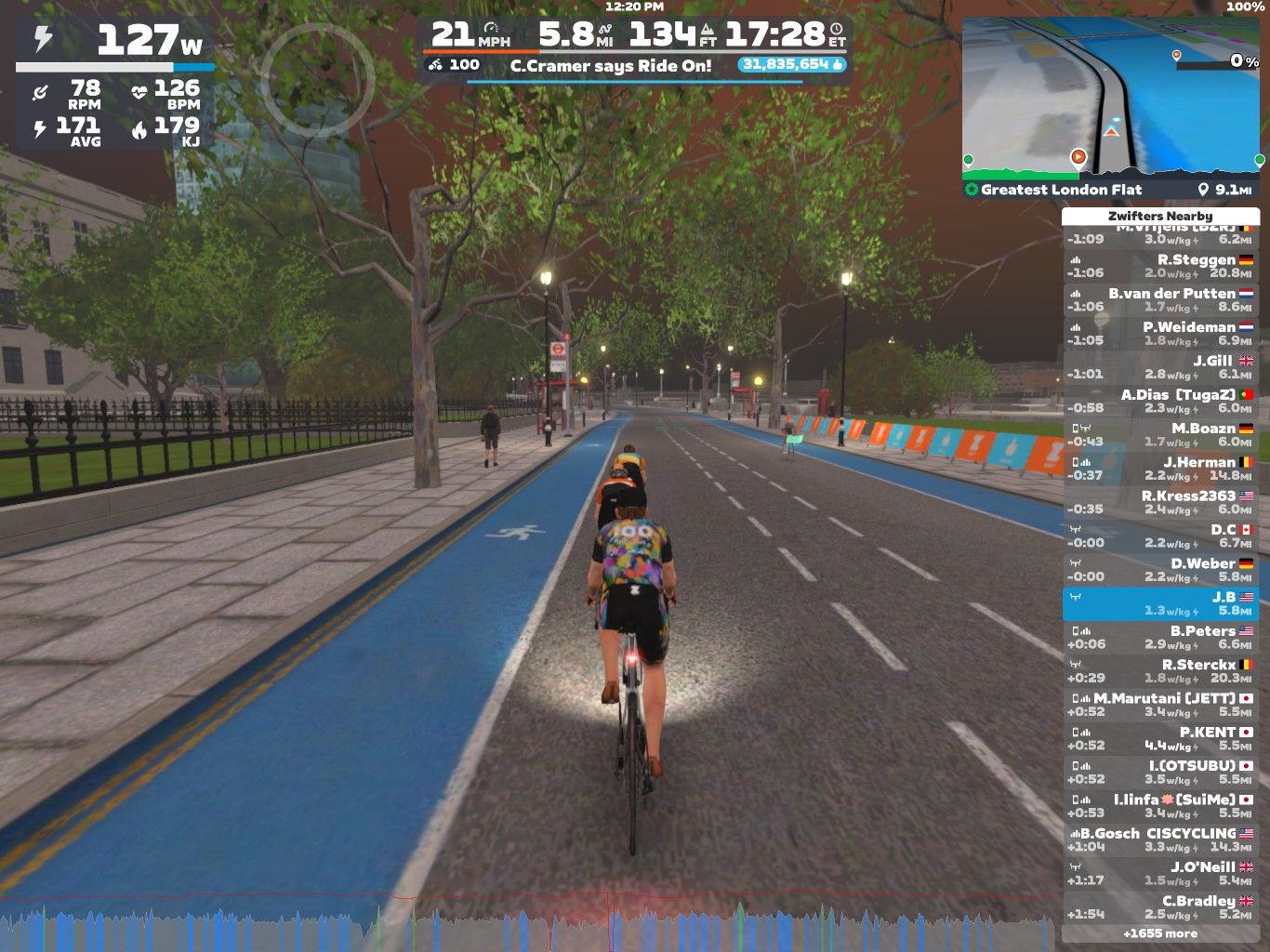Select M.Boazn in the nearby list

point(1160,435)
